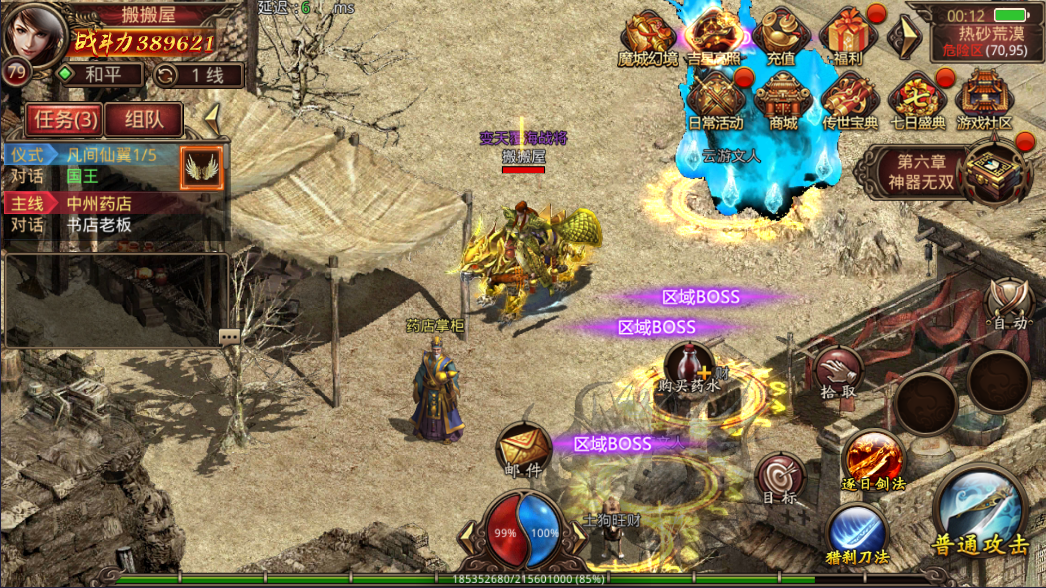Open the 魔城幻境 event icon
The image size is (1046, 588).
648,38
